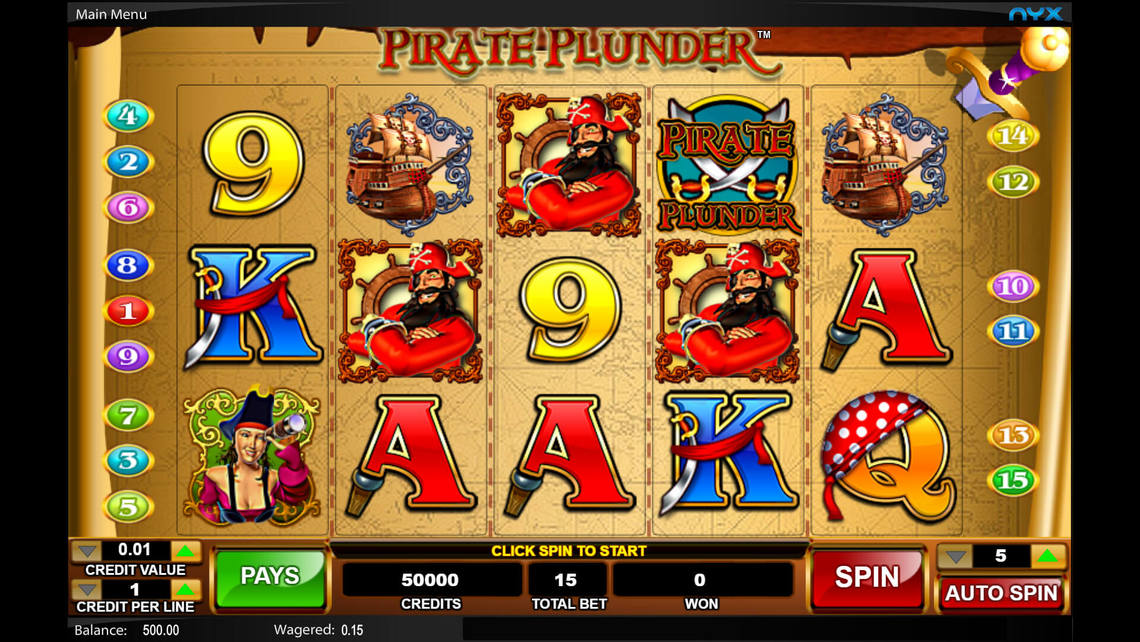Decrease the auto spin count
The width and height of the screenshot is (1140, 642).
956,557
